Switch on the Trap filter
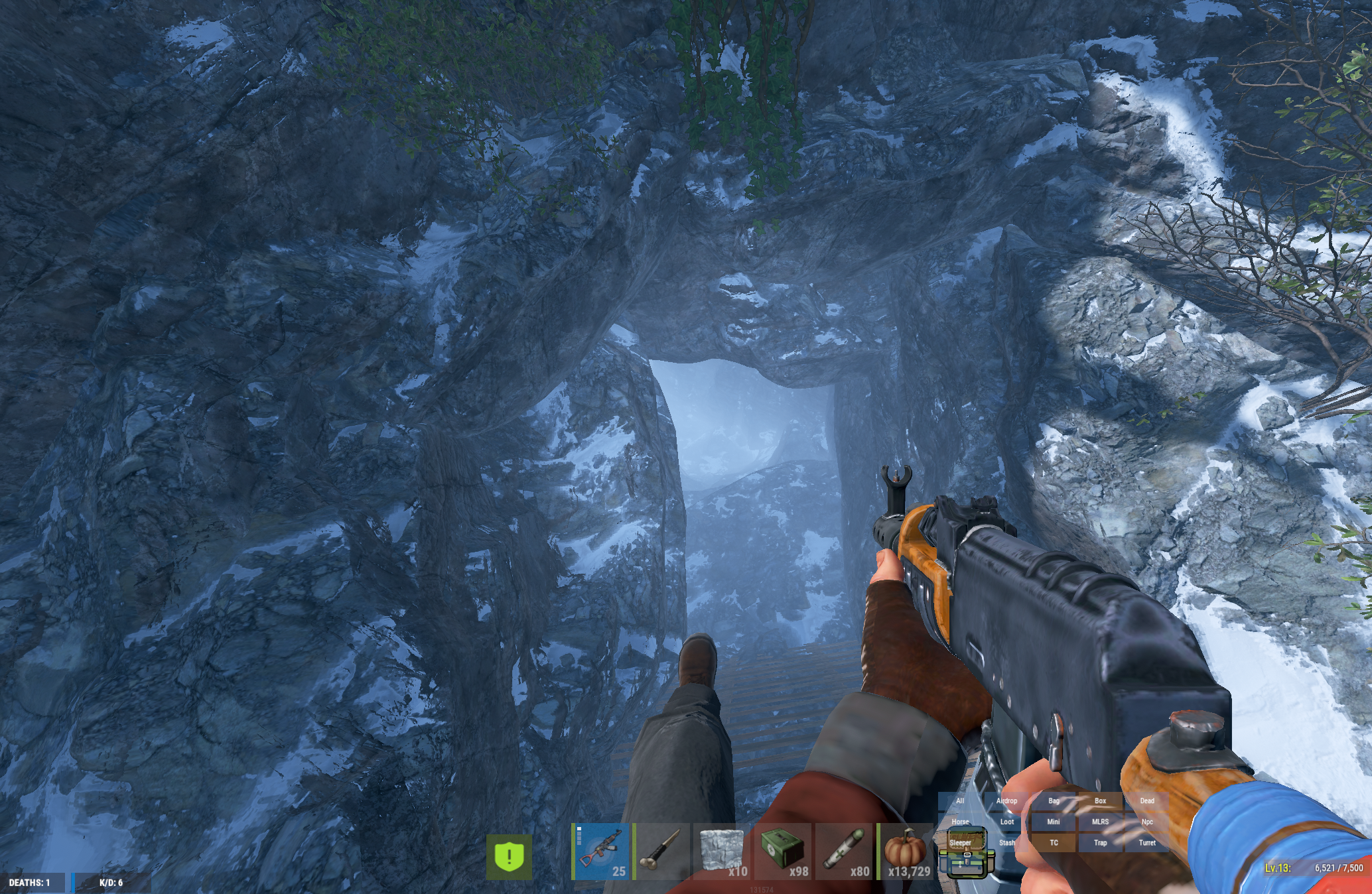The image size is (1372, 894). pyautogui.click(x=1100, y=843)
